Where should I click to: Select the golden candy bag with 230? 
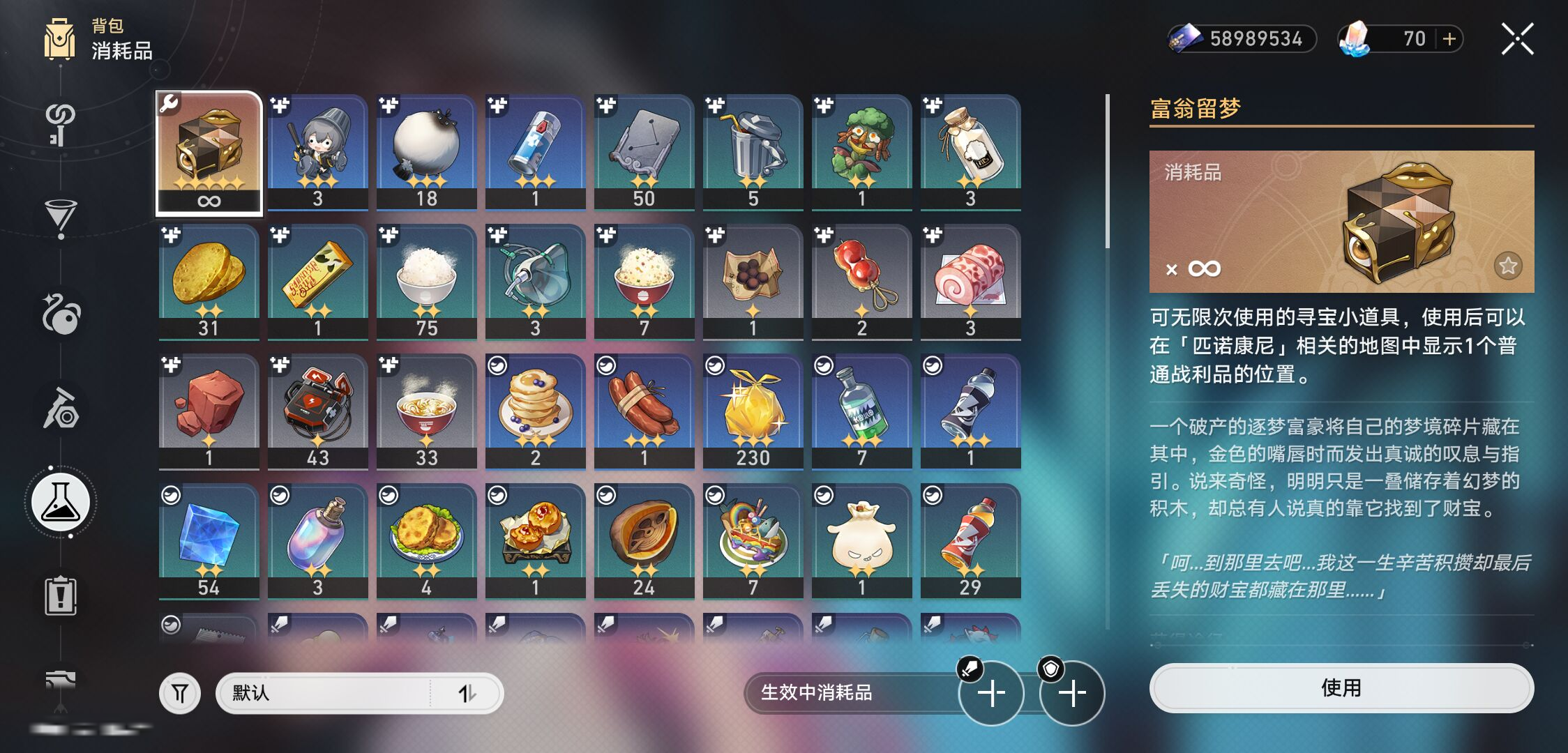click(x=753, y=411)
